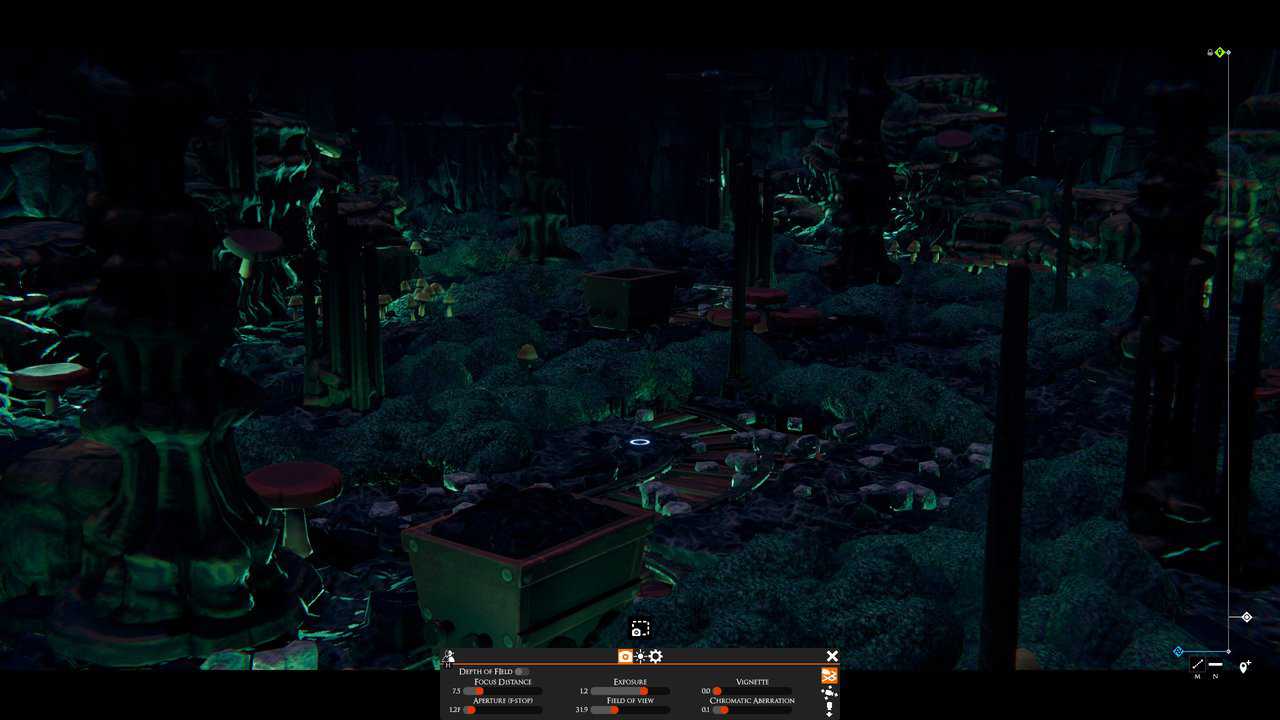Click the orange crossed-tools icon beside the panel

pos(829,677)
